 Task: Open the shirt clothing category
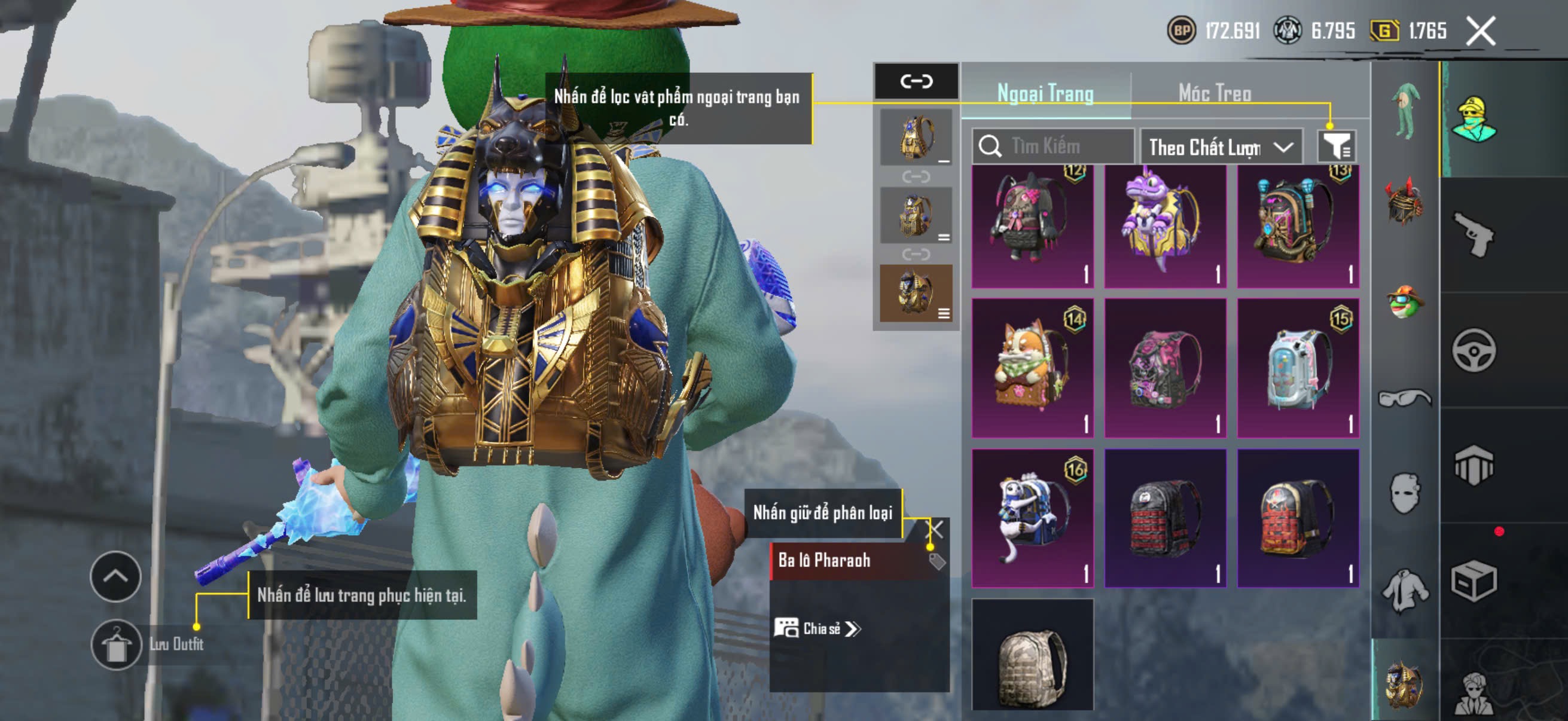1404,589
